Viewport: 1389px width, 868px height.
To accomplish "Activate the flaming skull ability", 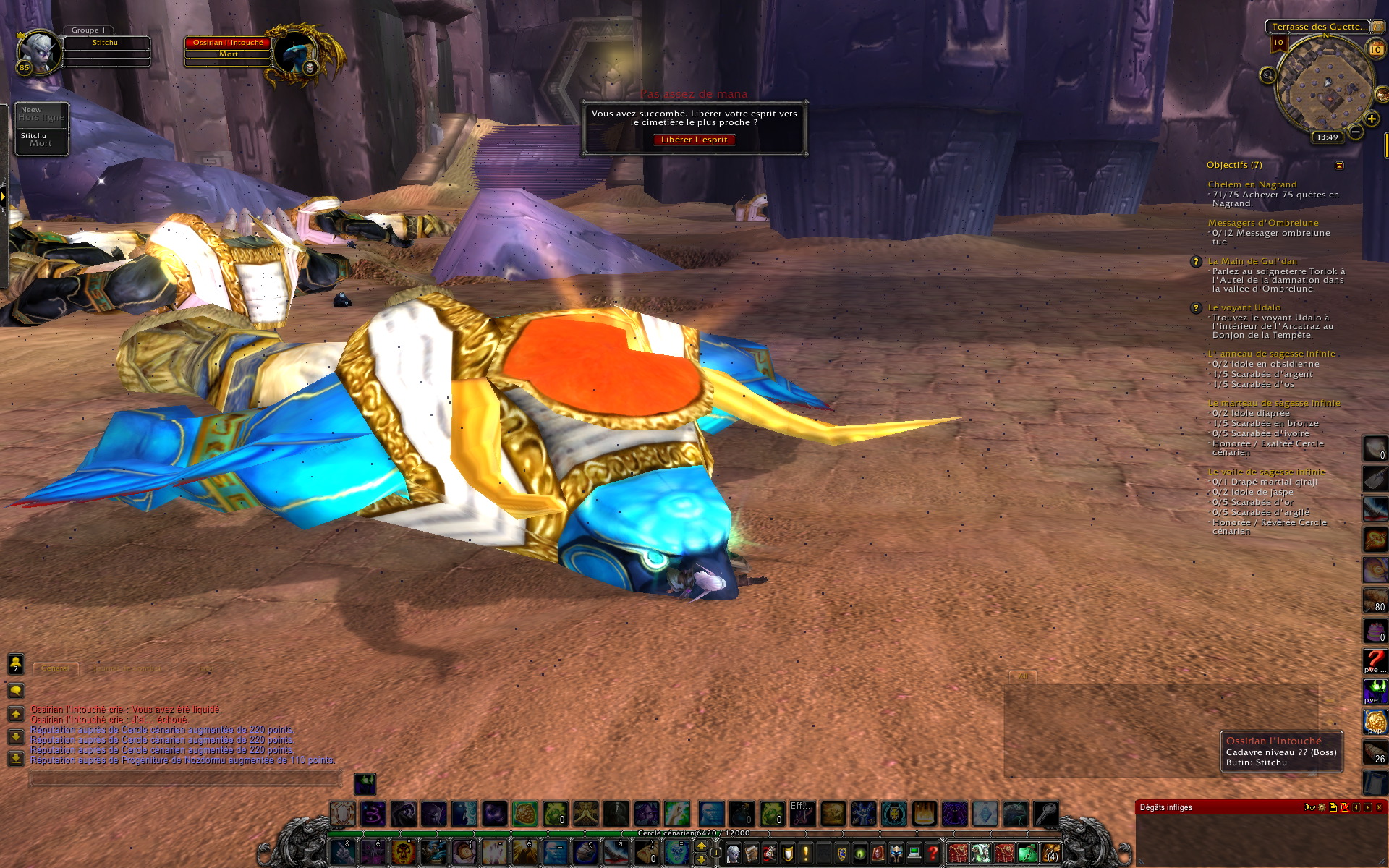I will [403, 853].
